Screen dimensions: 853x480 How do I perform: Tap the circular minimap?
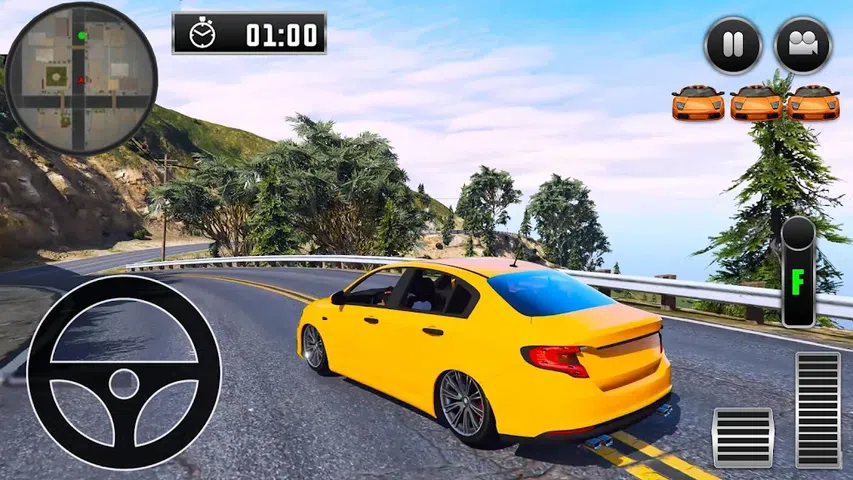(x=80, y=77)
